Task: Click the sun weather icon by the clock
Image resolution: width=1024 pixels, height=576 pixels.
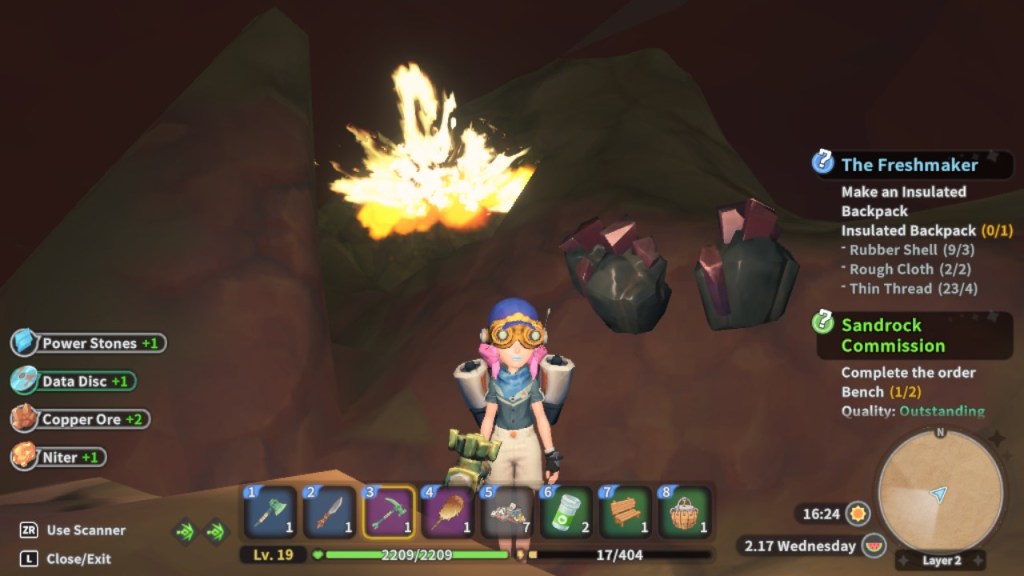Action: (858, 514)
